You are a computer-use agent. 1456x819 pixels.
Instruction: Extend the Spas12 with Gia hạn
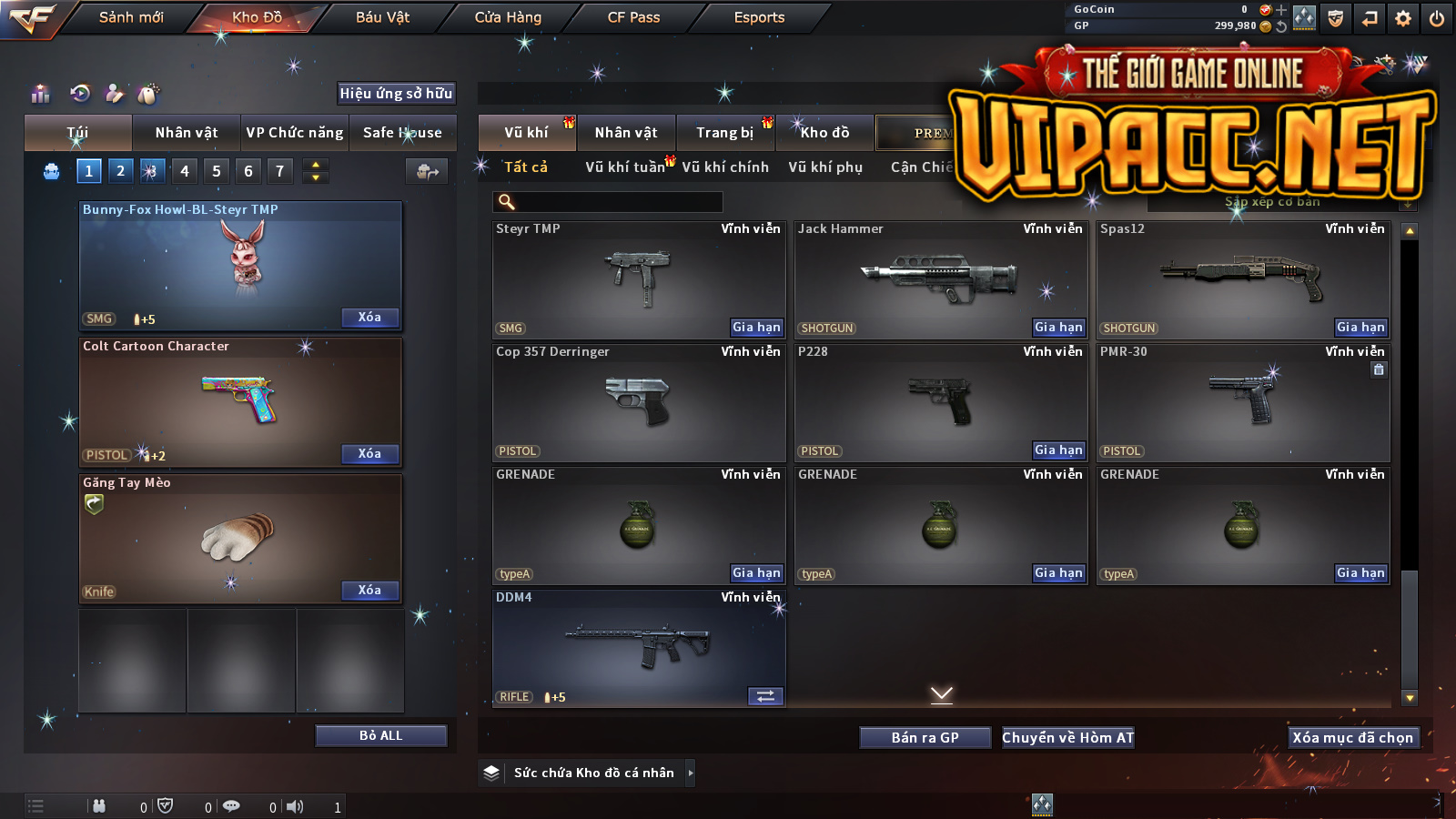click(1360, 328)
